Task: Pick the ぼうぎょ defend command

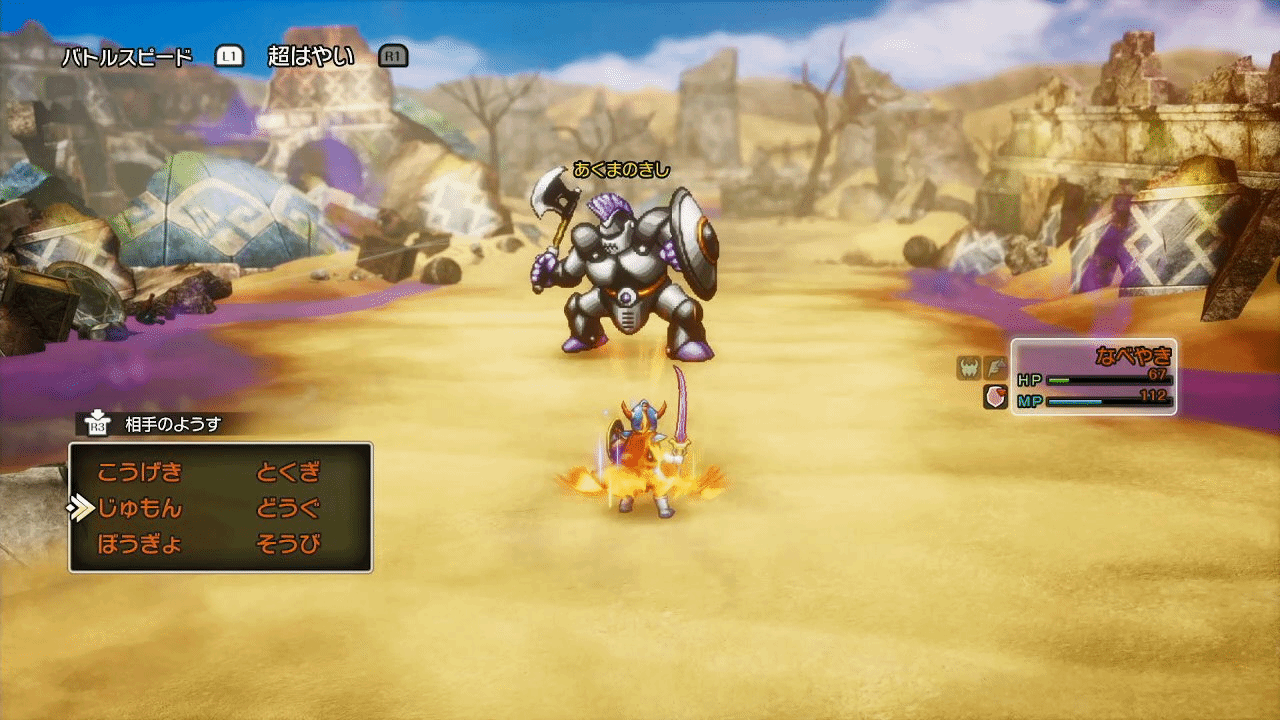Action: (140, 545)
